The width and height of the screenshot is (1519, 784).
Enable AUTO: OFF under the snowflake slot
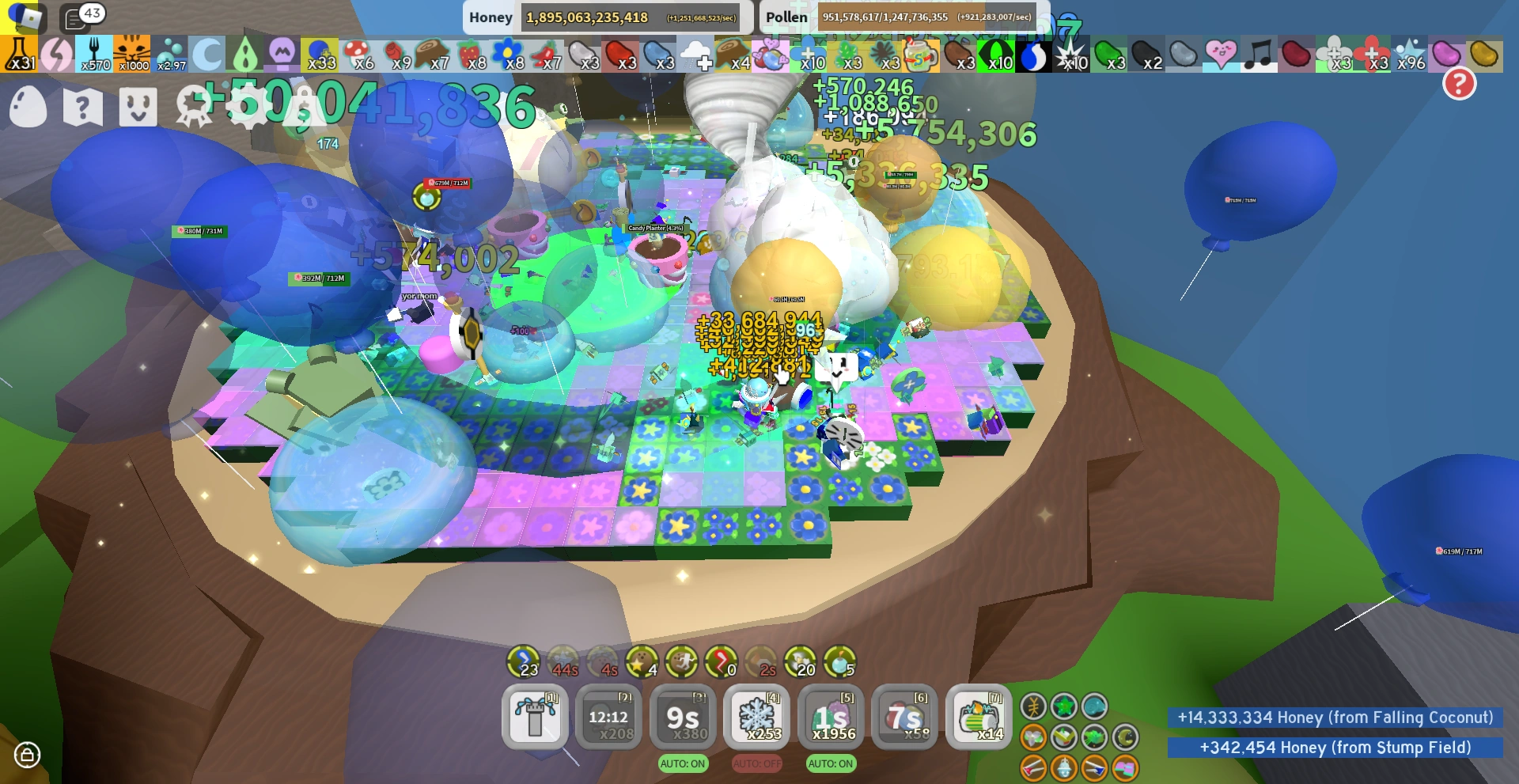[756, 763]
